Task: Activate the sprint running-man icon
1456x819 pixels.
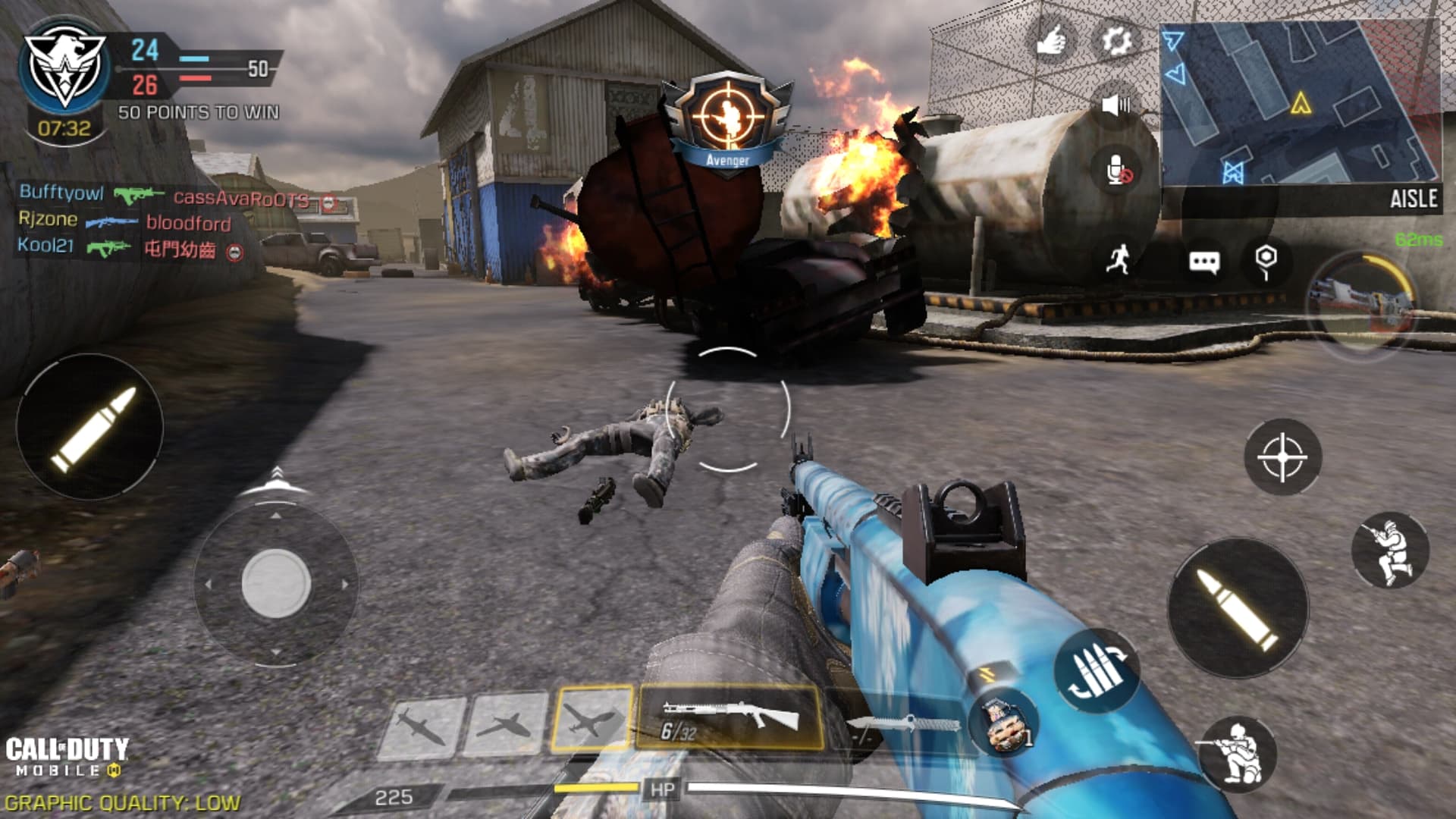Action: [1118, 260]
